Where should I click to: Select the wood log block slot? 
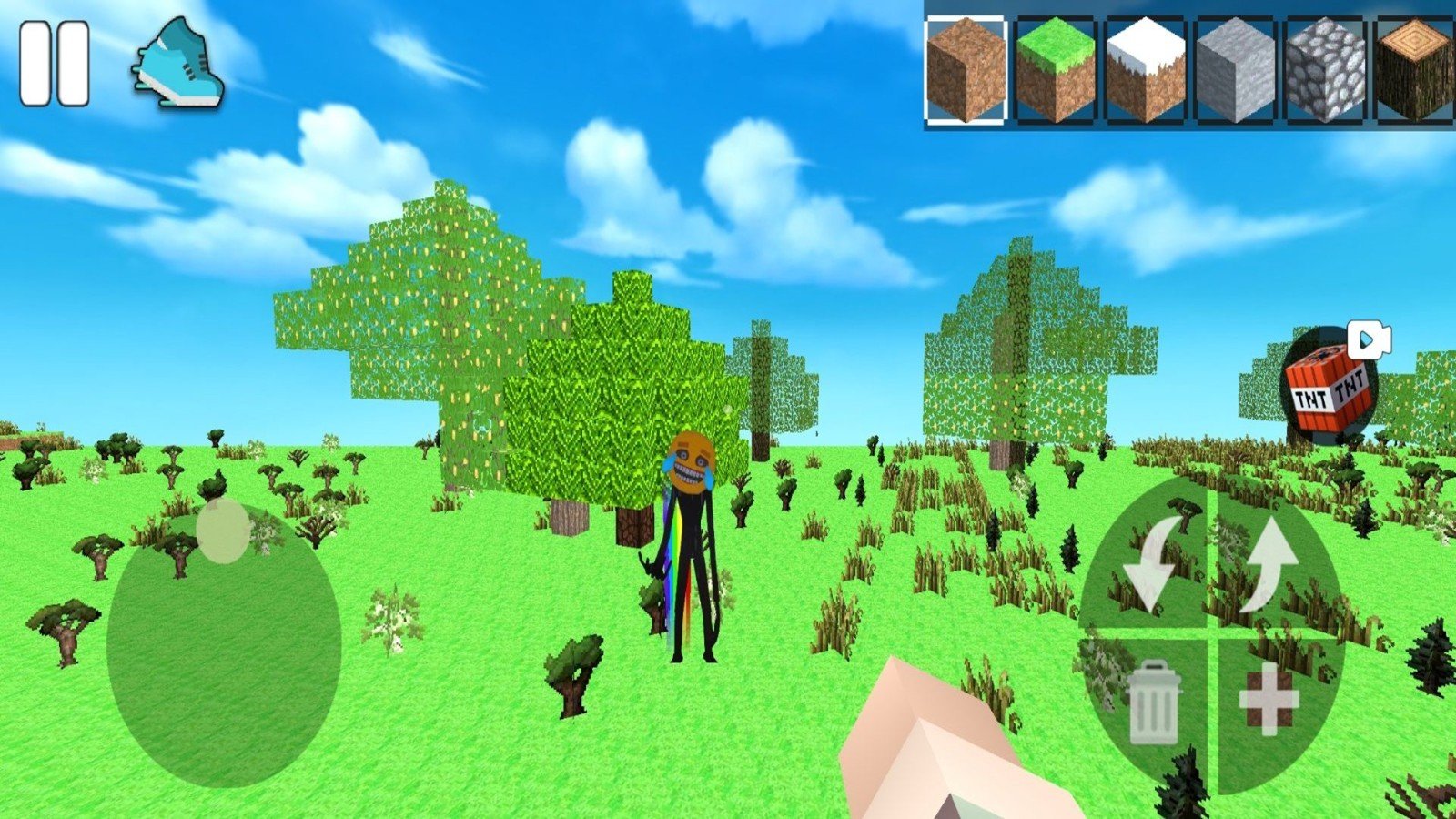point(1413,70)
